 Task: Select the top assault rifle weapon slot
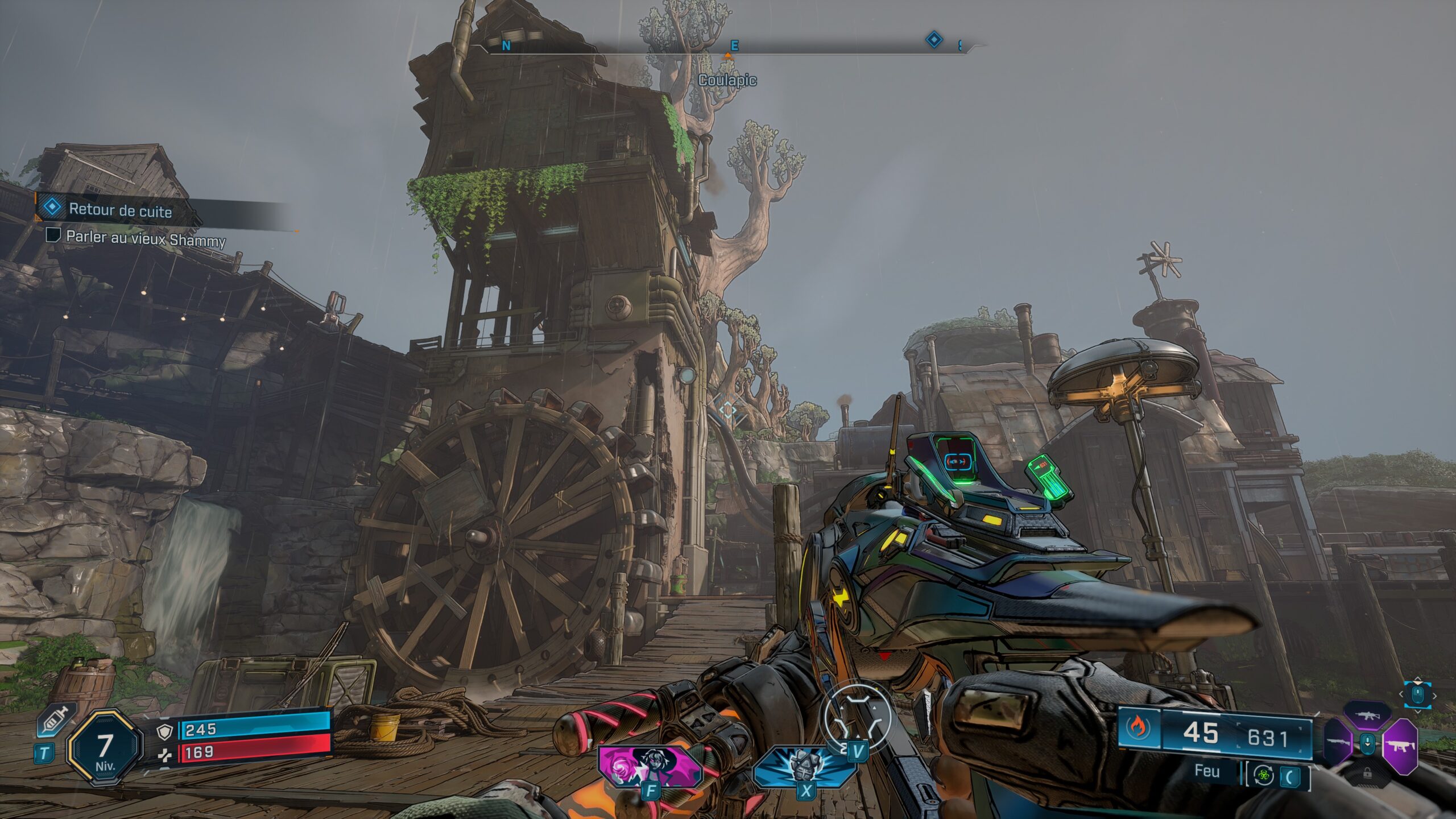tap(1367, 715)
